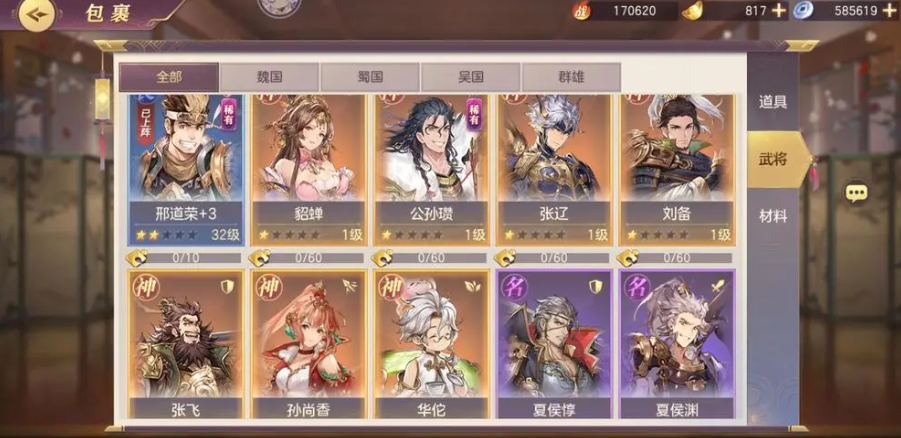Image resolution: width=901 pixels, height=438 pixels.
Task: Pick the 夏侯渊 hero card
Action: click(x=677, y=345)
